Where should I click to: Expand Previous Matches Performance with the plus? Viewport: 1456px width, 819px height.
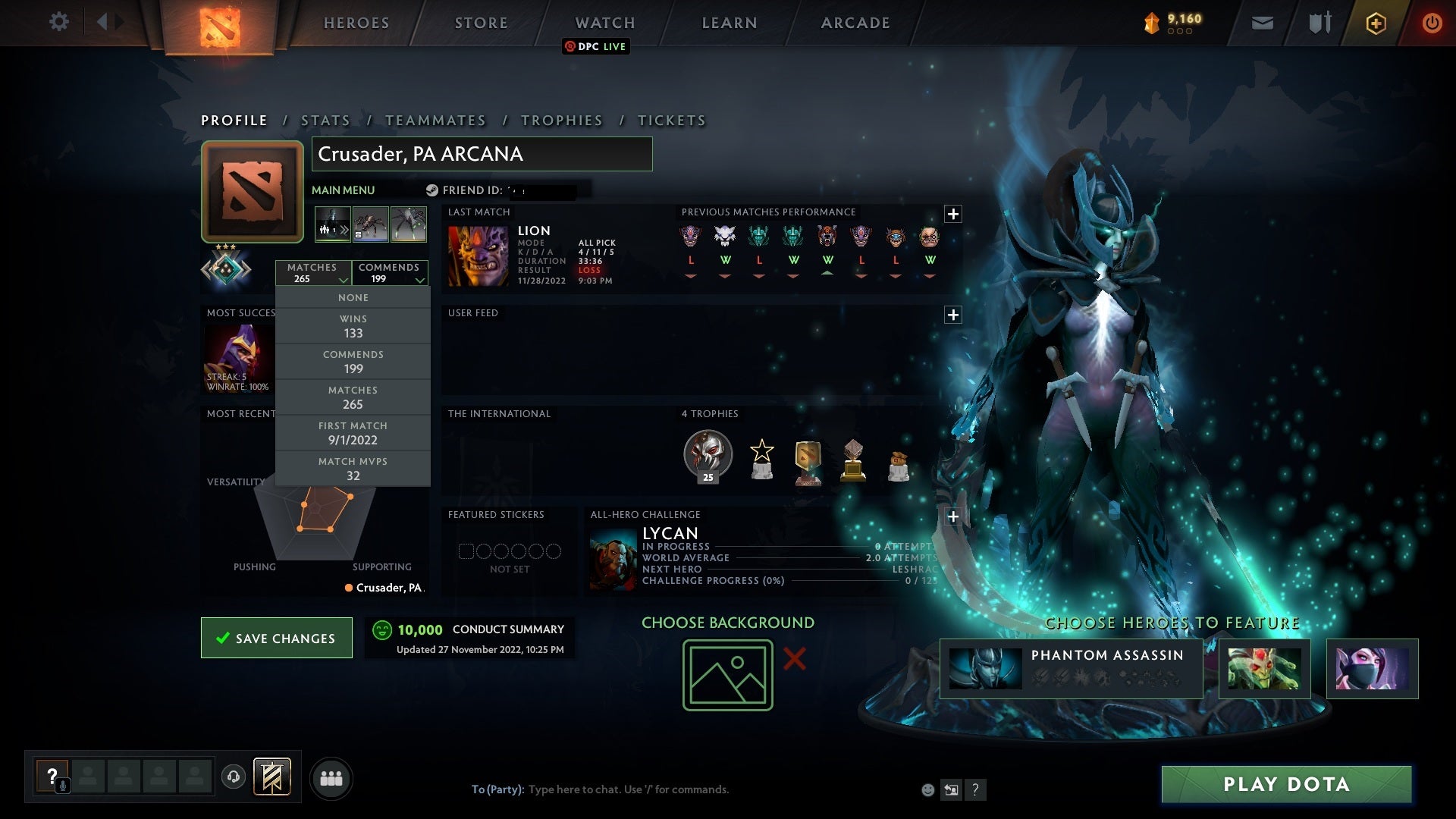coord(953,215)
